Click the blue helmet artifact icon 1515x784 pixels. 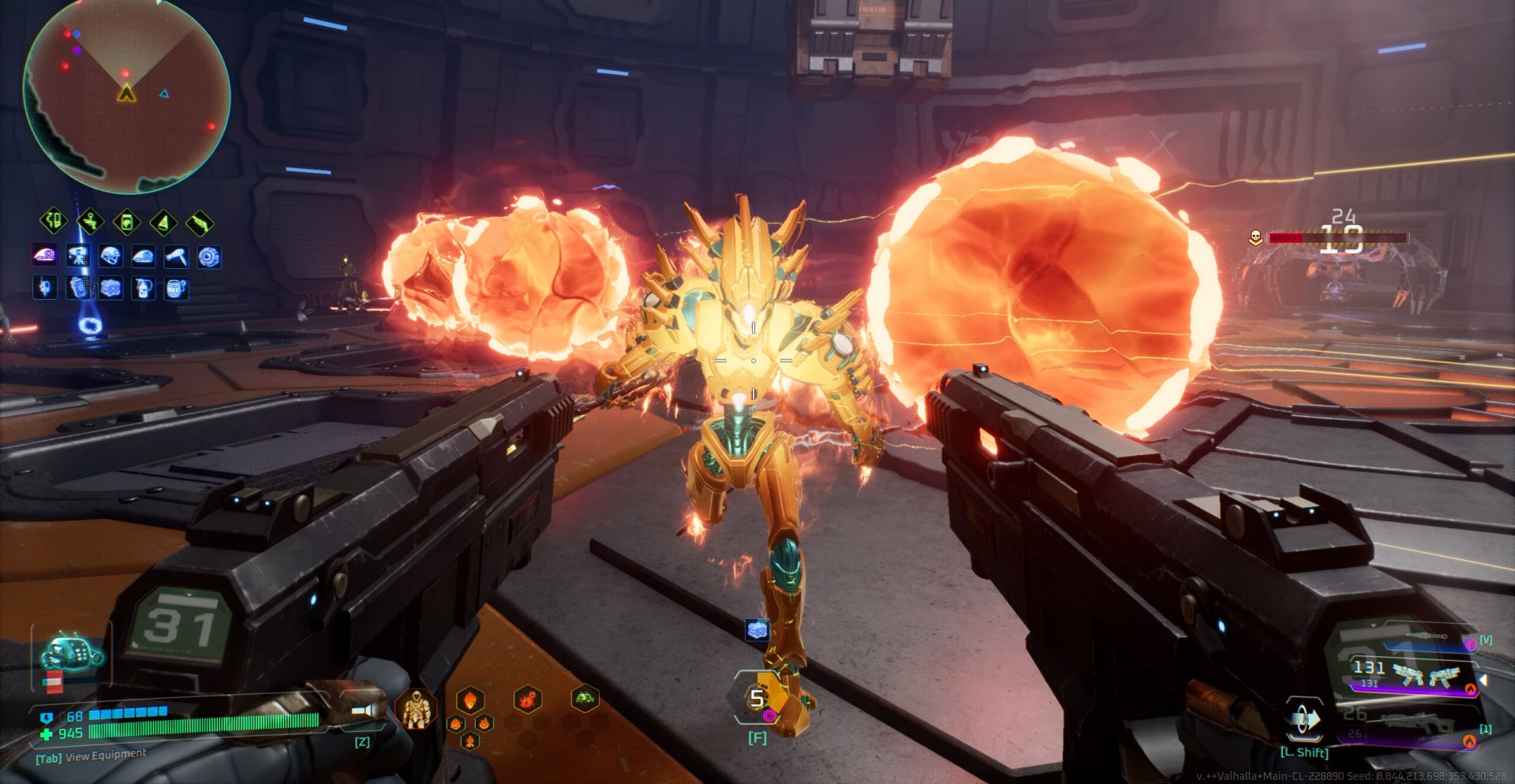pyautogui.click(x=110, y=256)
